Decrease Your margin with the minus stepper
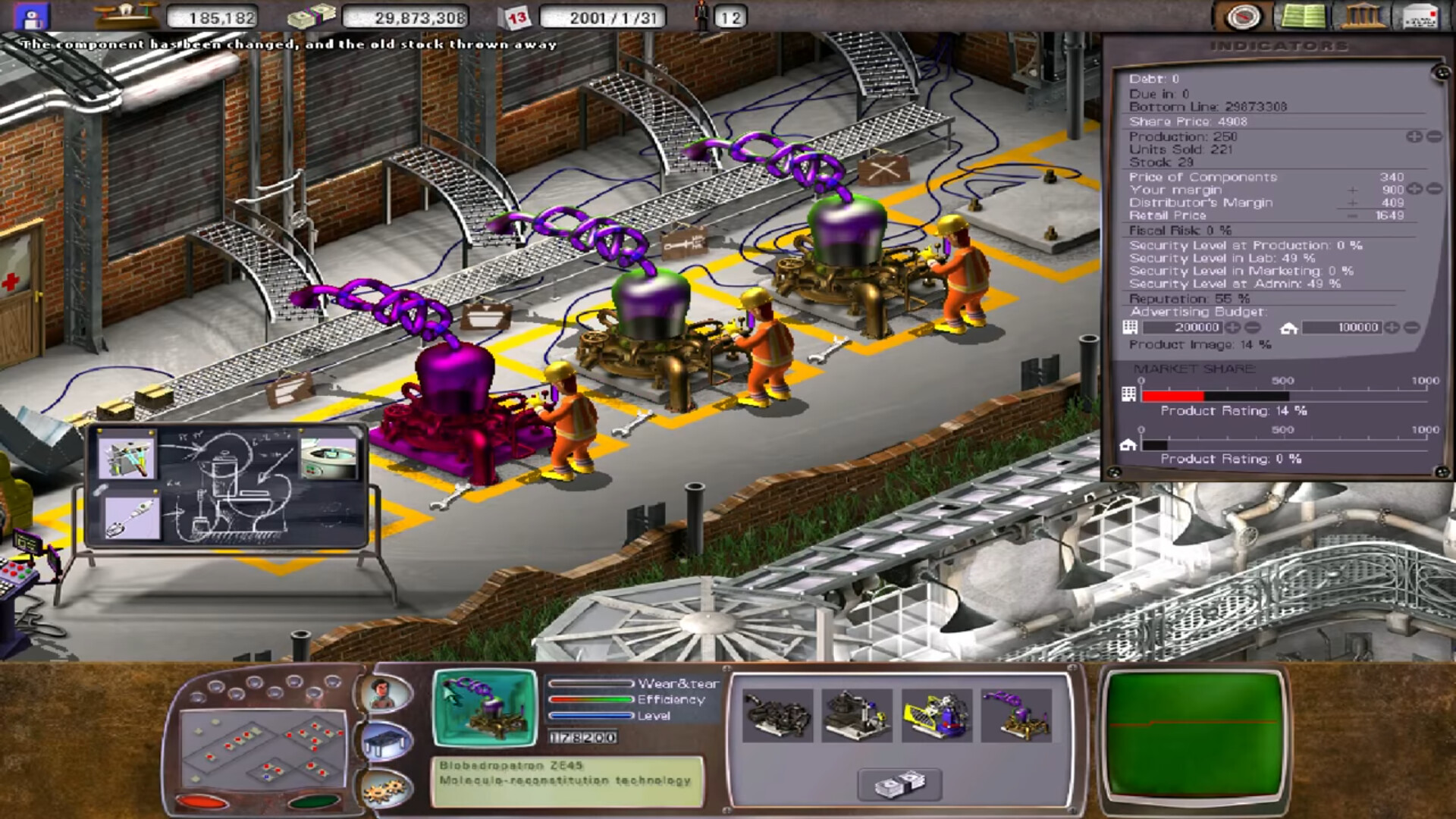The image size is (1456, 819). click(x=1433, y=190)
